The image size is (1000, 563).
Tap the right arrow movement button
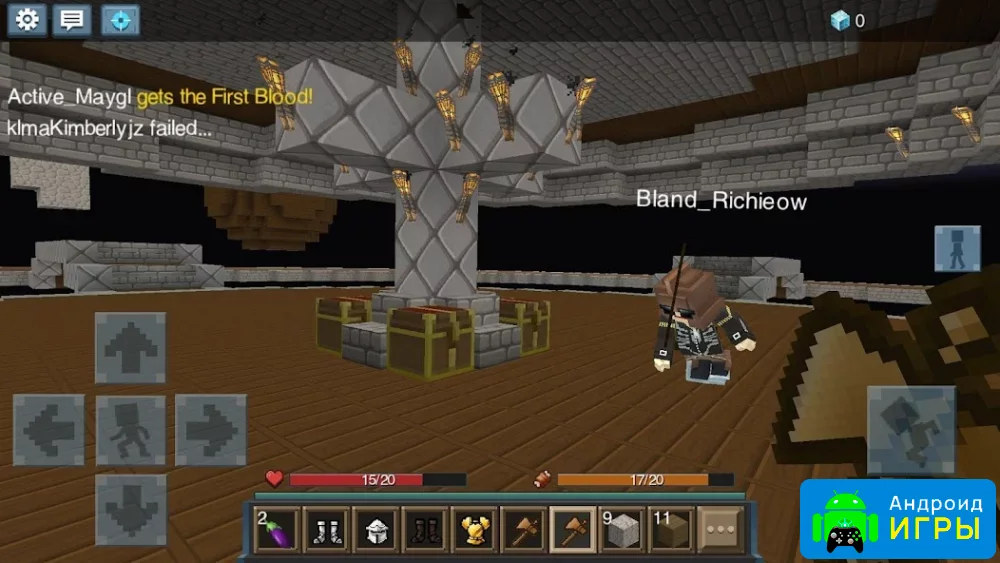click(x=211, y=430)
